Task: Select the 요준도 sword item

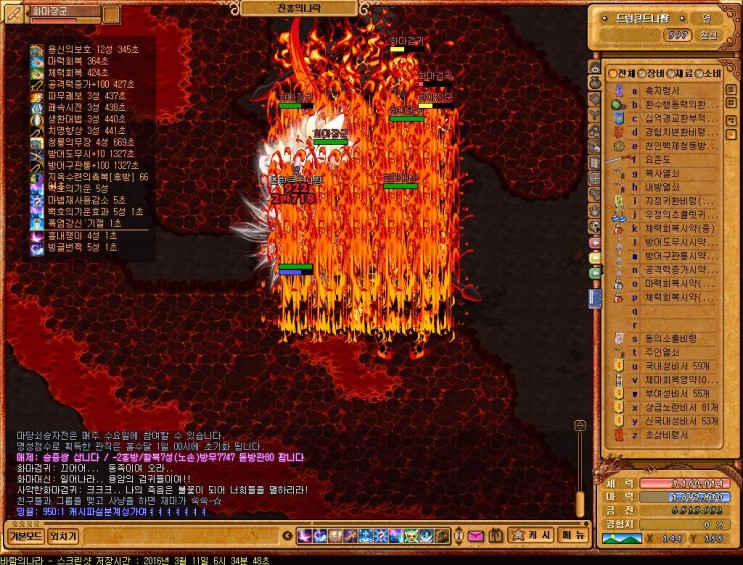Action: coord(660,158)
